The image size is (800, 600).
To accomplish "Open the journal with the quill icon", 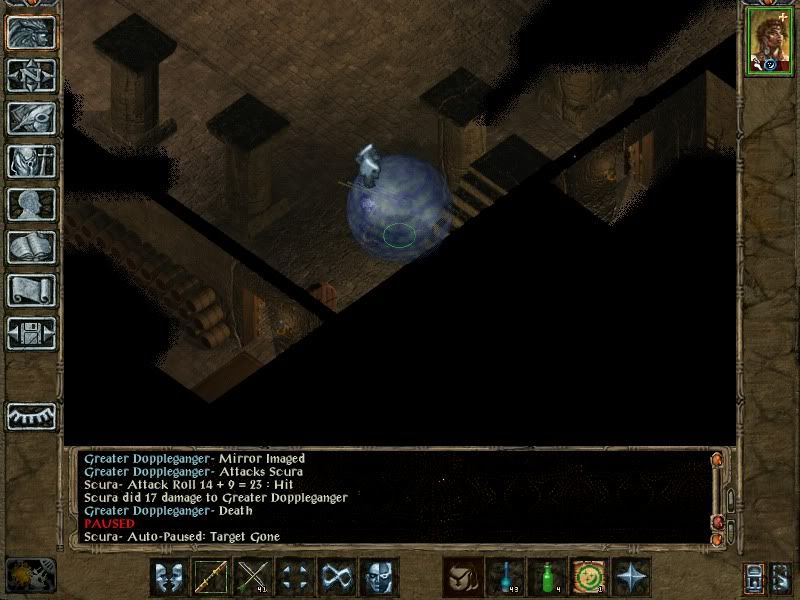I will [32, 118].
